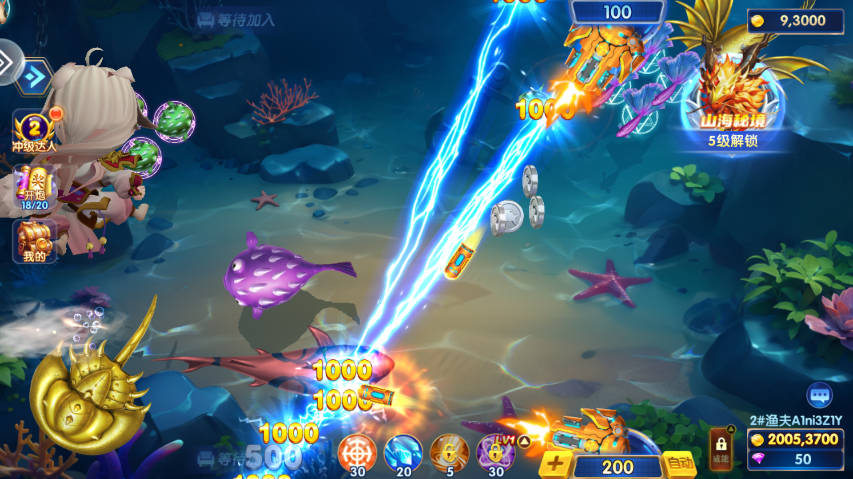Expand the LV1 cannon level arrow
Viewport: 853px width, 479px height.
click(523, 440)
